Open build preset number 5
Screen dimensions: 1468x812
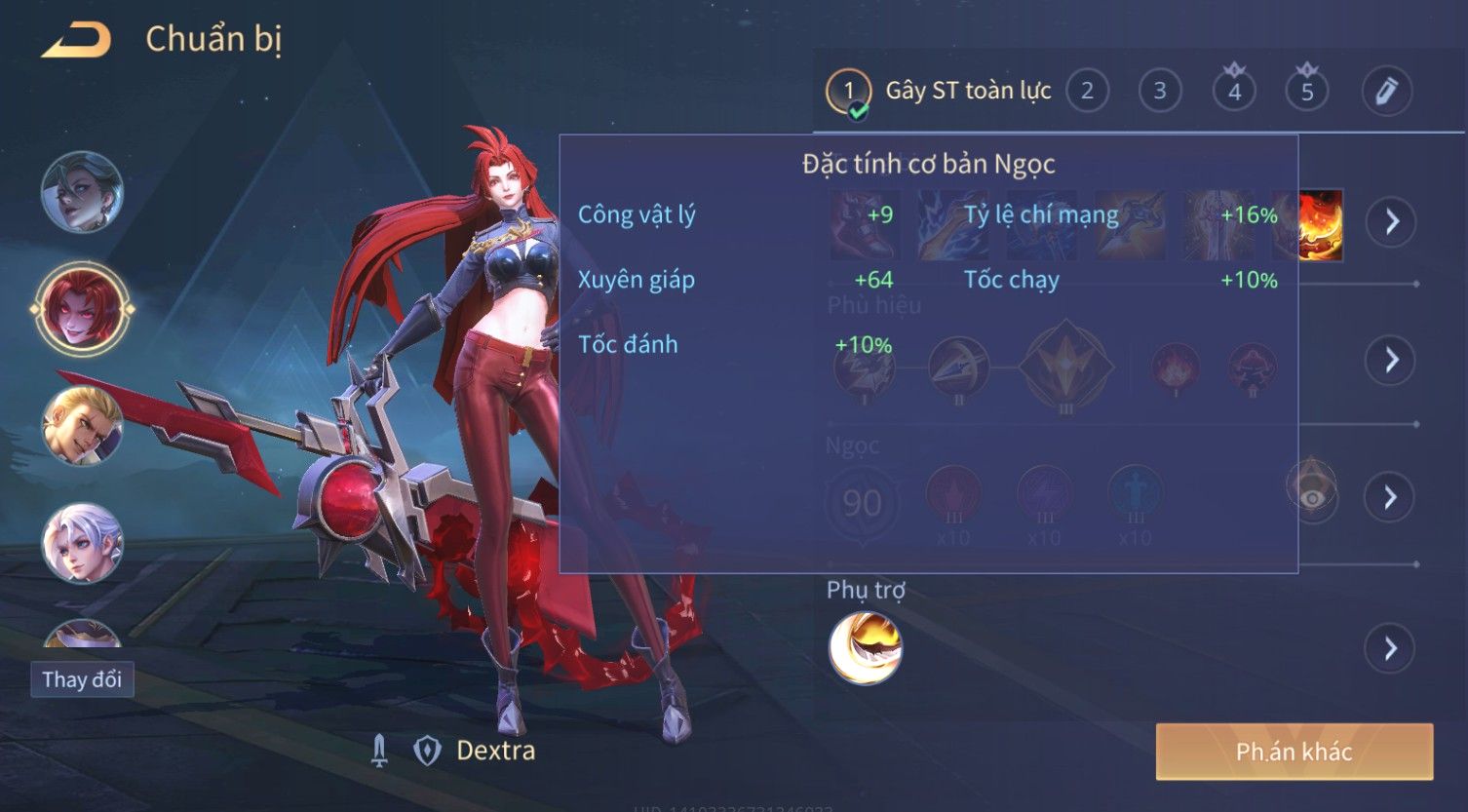tap(1307, 92)
